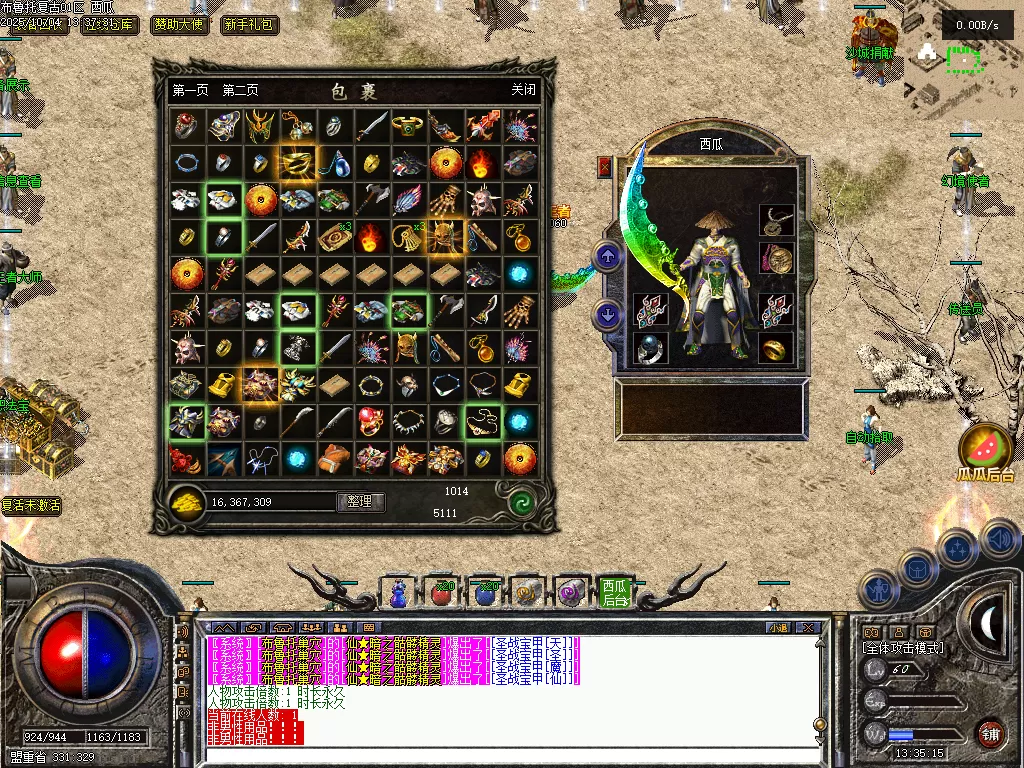The width and height of the screenshot is (1024, 768).
Task: Click the down arrow on the character panel
Action: tap(608, 315)
